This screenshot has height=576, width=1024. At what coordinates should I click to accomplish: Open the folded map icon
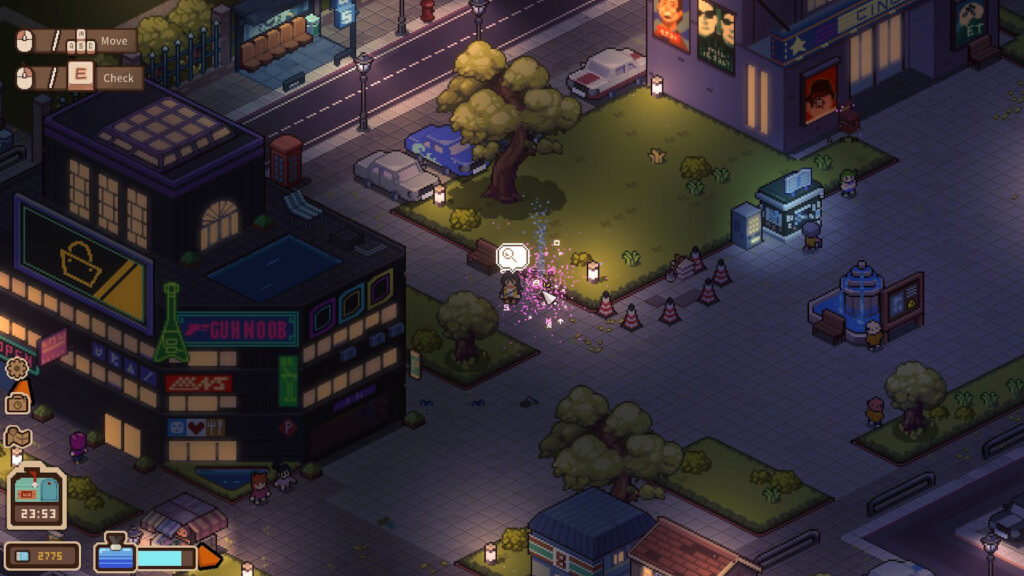18,437
